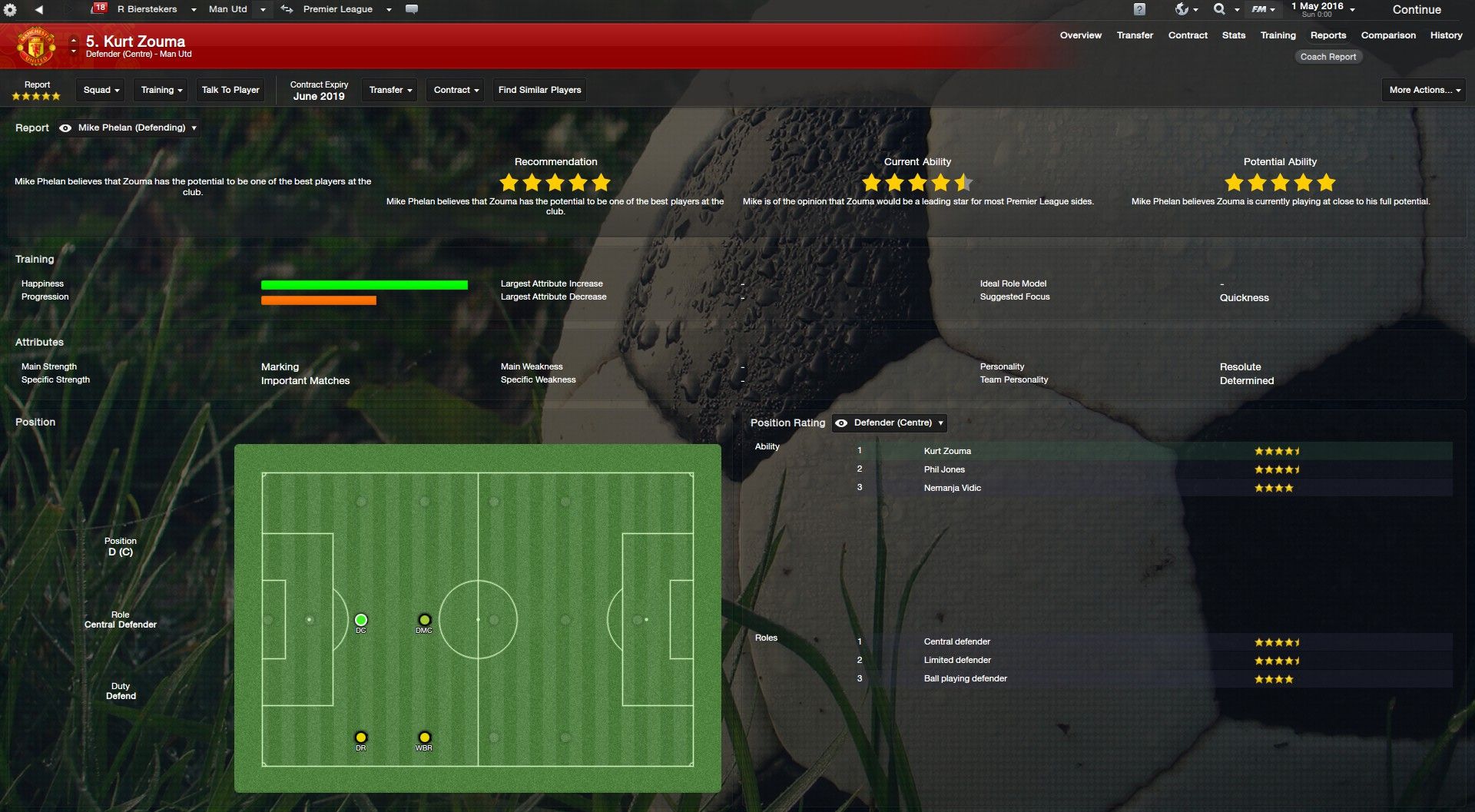Open the gear settings icon
Viewport: 1475px width, 812px height.
tap(10, 10)
